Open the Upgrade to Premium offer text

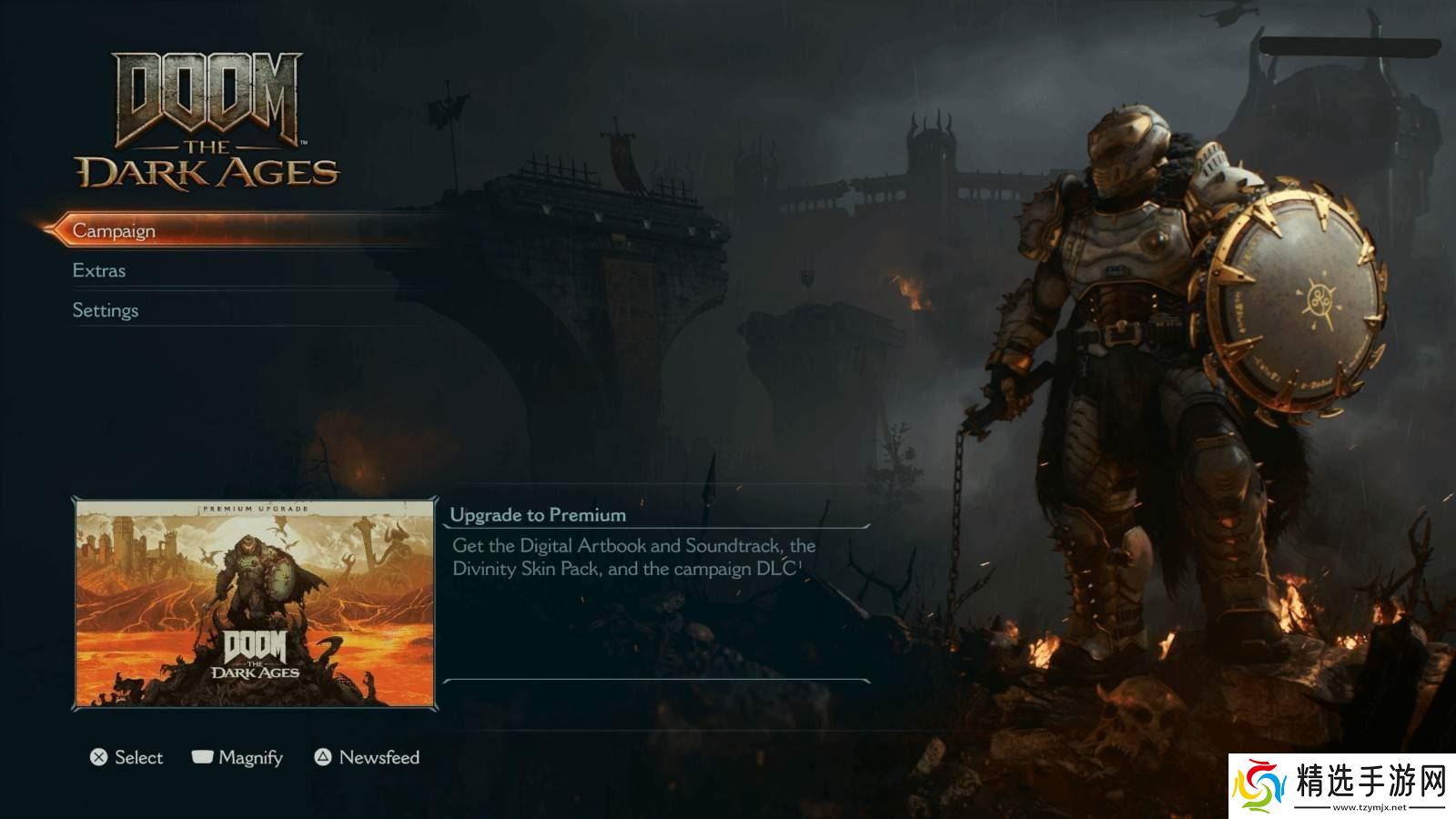[538, 515]
